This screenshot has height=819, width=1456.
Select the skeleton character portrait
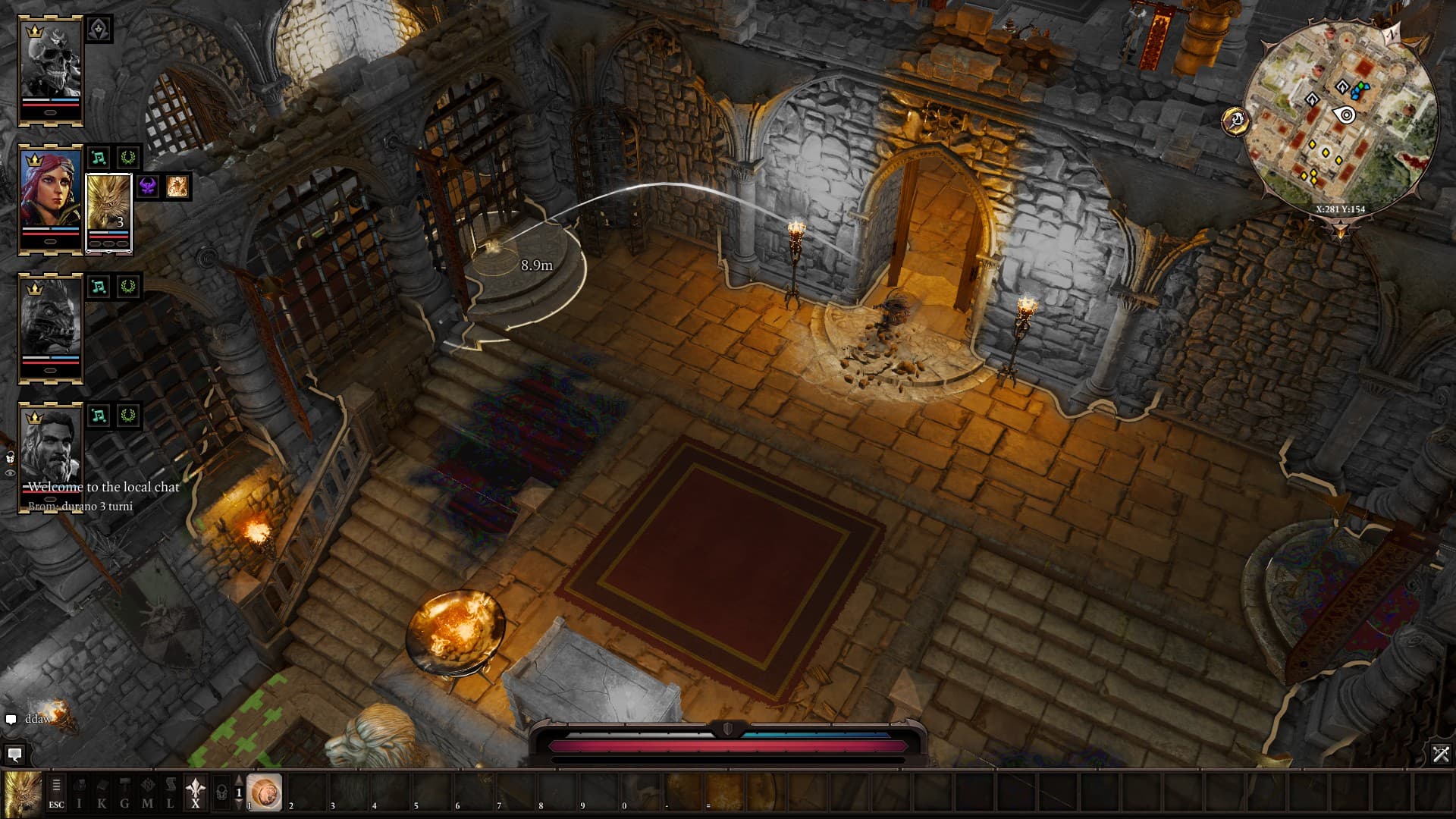point(51,70)
